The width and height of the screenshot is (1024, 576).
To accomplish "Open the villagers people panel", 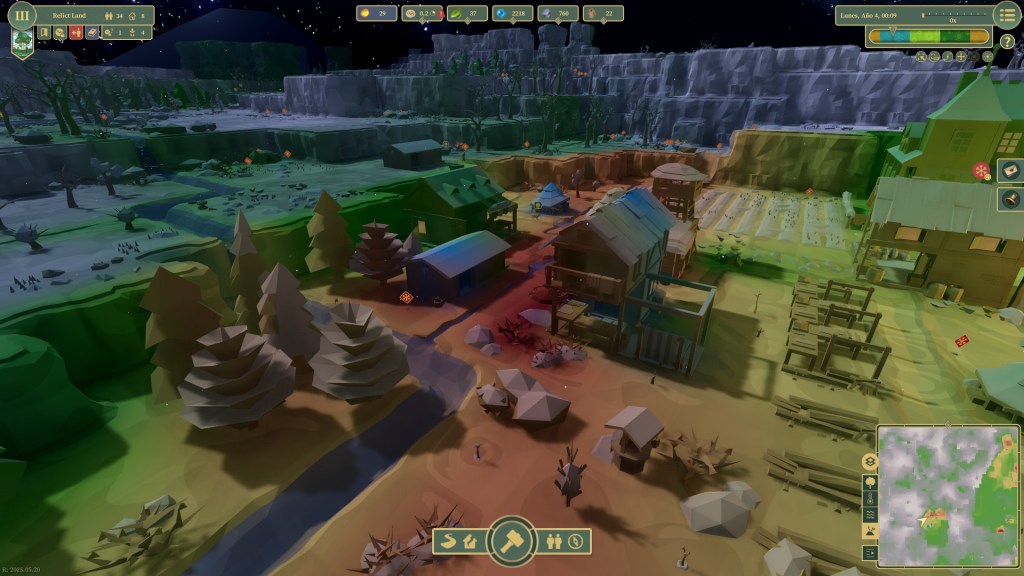I will click(x=554, y=542).
